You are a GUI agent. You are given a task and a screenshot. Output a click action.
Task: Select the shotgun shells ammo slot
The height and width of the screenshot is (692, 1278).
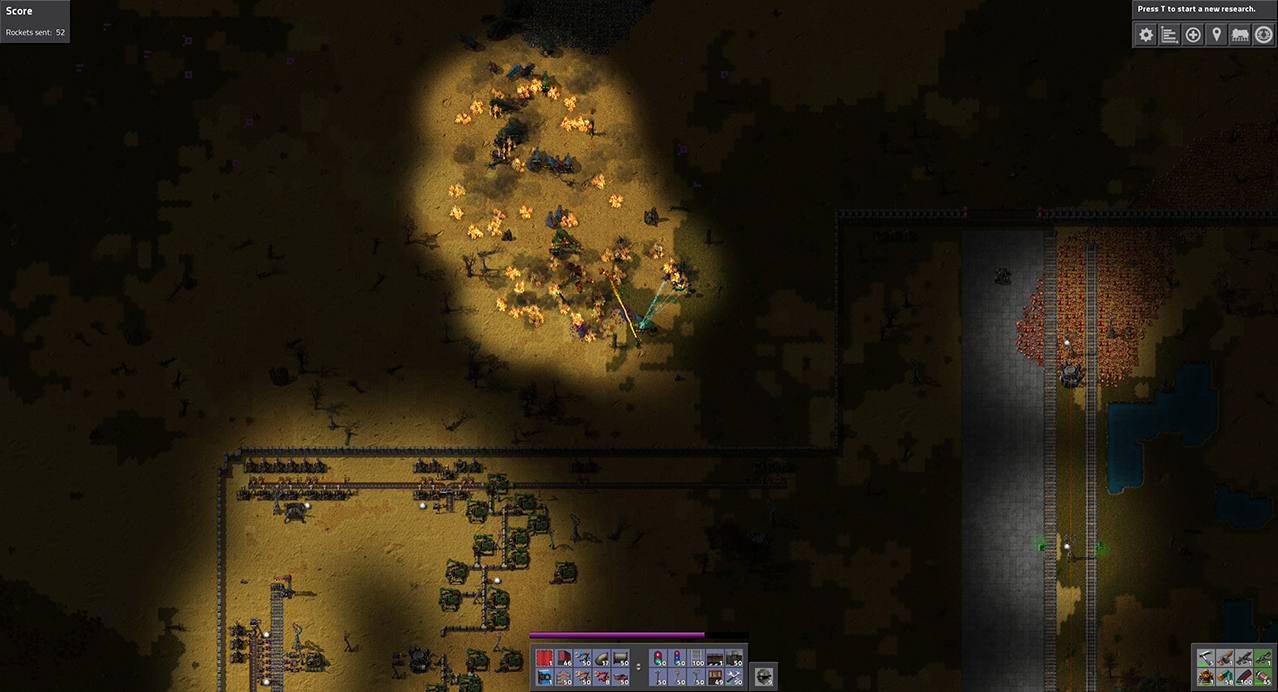(1225, 677)
